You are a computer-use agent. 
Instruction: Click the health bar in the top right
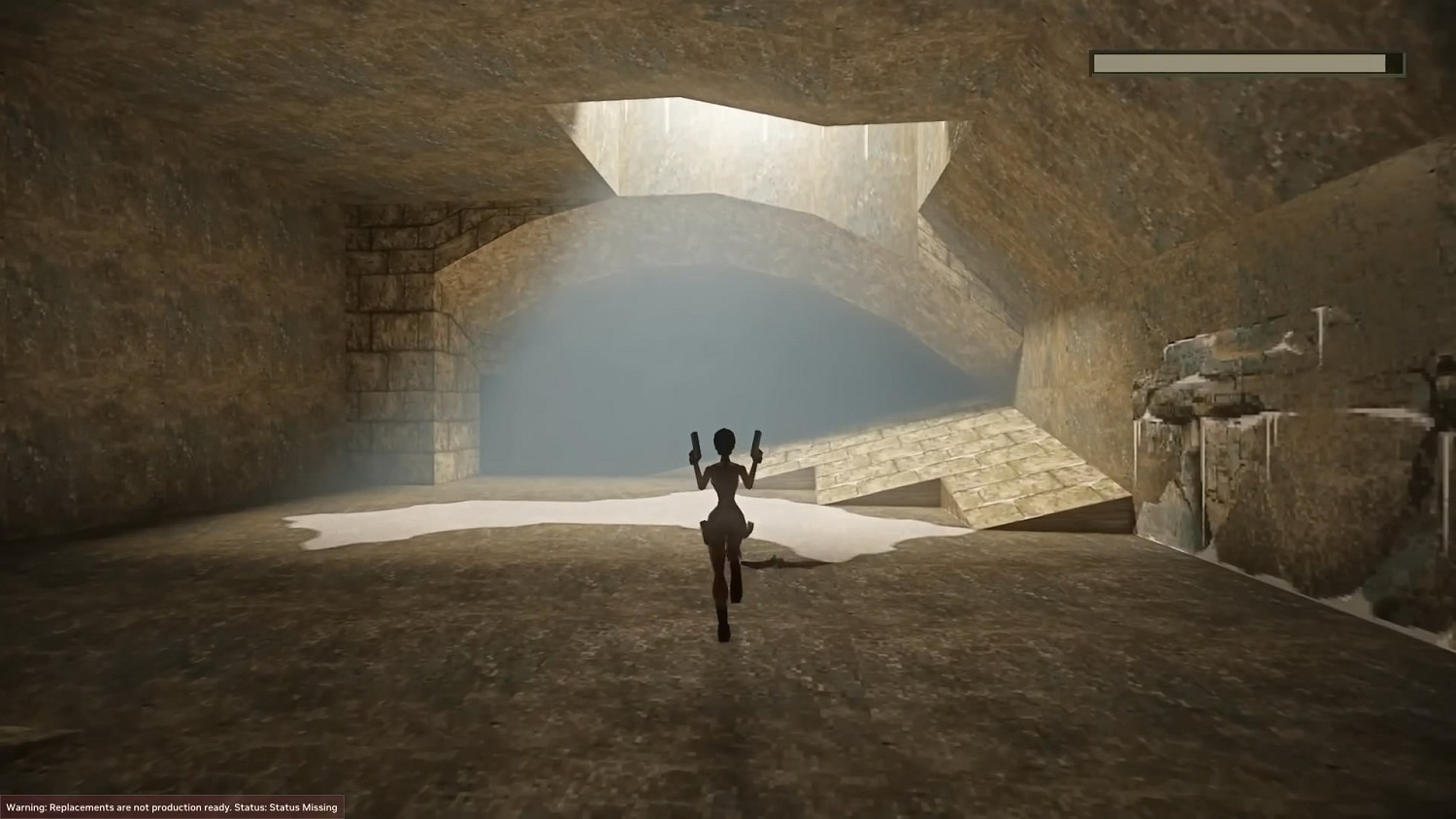point(1247,62)
